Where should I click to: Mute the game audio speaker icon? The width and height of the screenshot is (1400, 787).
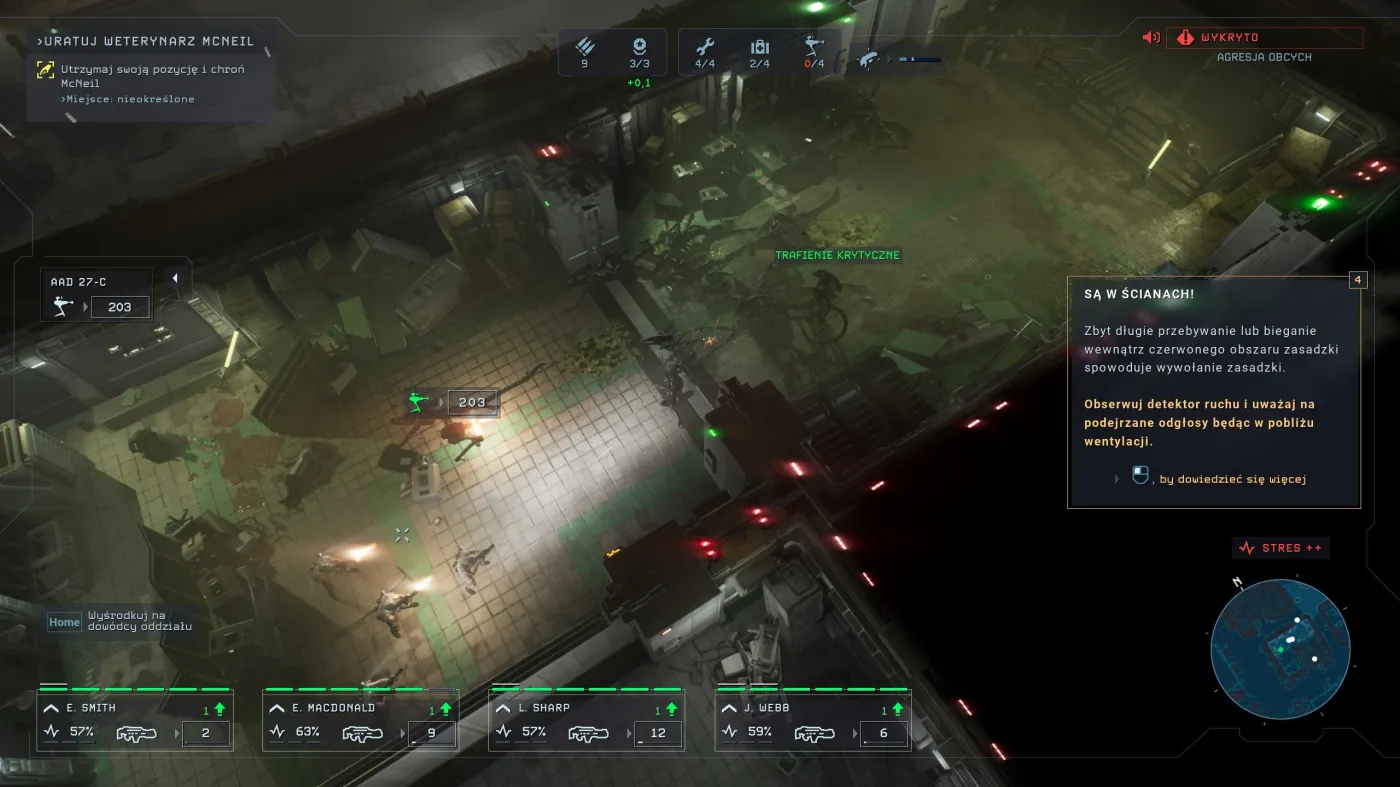(x=1150, y=37)
